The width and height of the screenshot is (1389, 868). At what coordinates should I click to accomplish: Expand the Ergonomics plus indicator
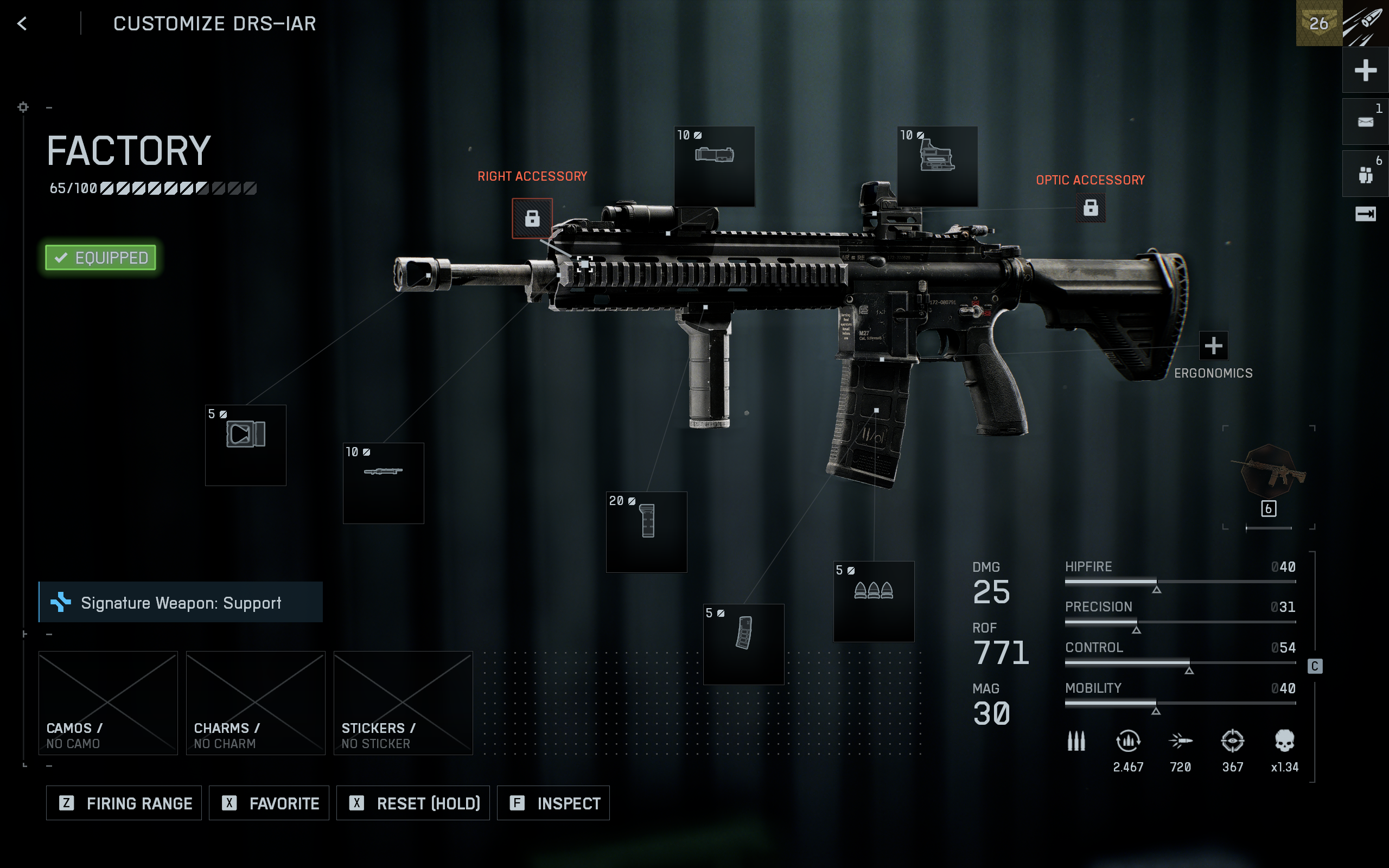[1213, 345]
